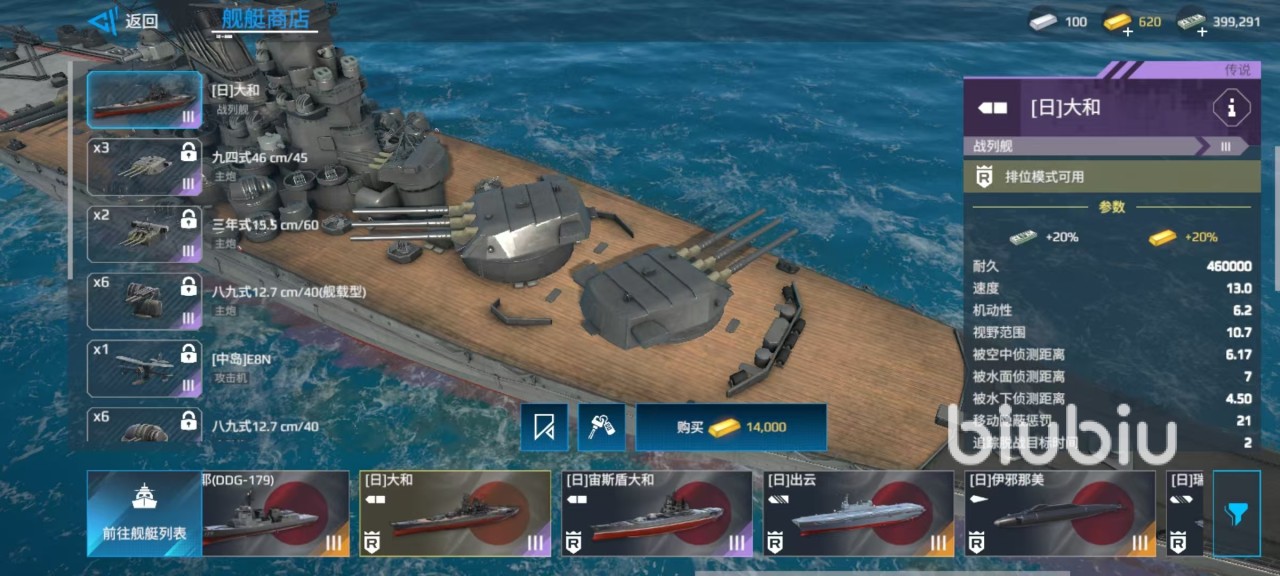
Task: Pick the [中岛]E8N attack plane slot
Action: pyautogui.click(x=144, y=368)
